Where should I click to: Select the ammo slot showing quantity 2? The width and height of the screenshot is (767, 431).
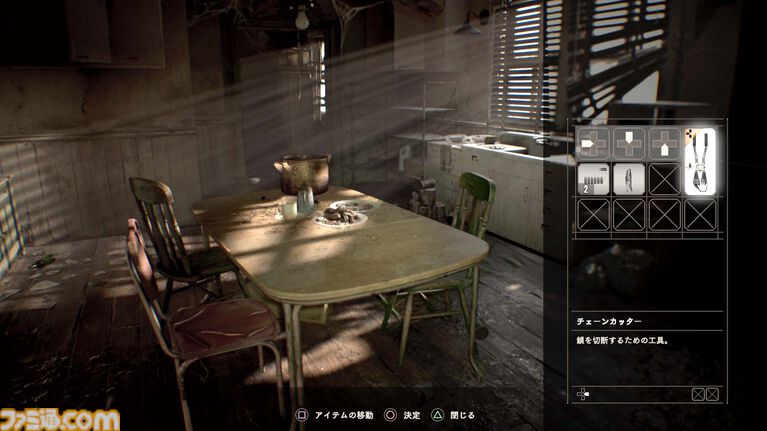click(x=593, y=178)
